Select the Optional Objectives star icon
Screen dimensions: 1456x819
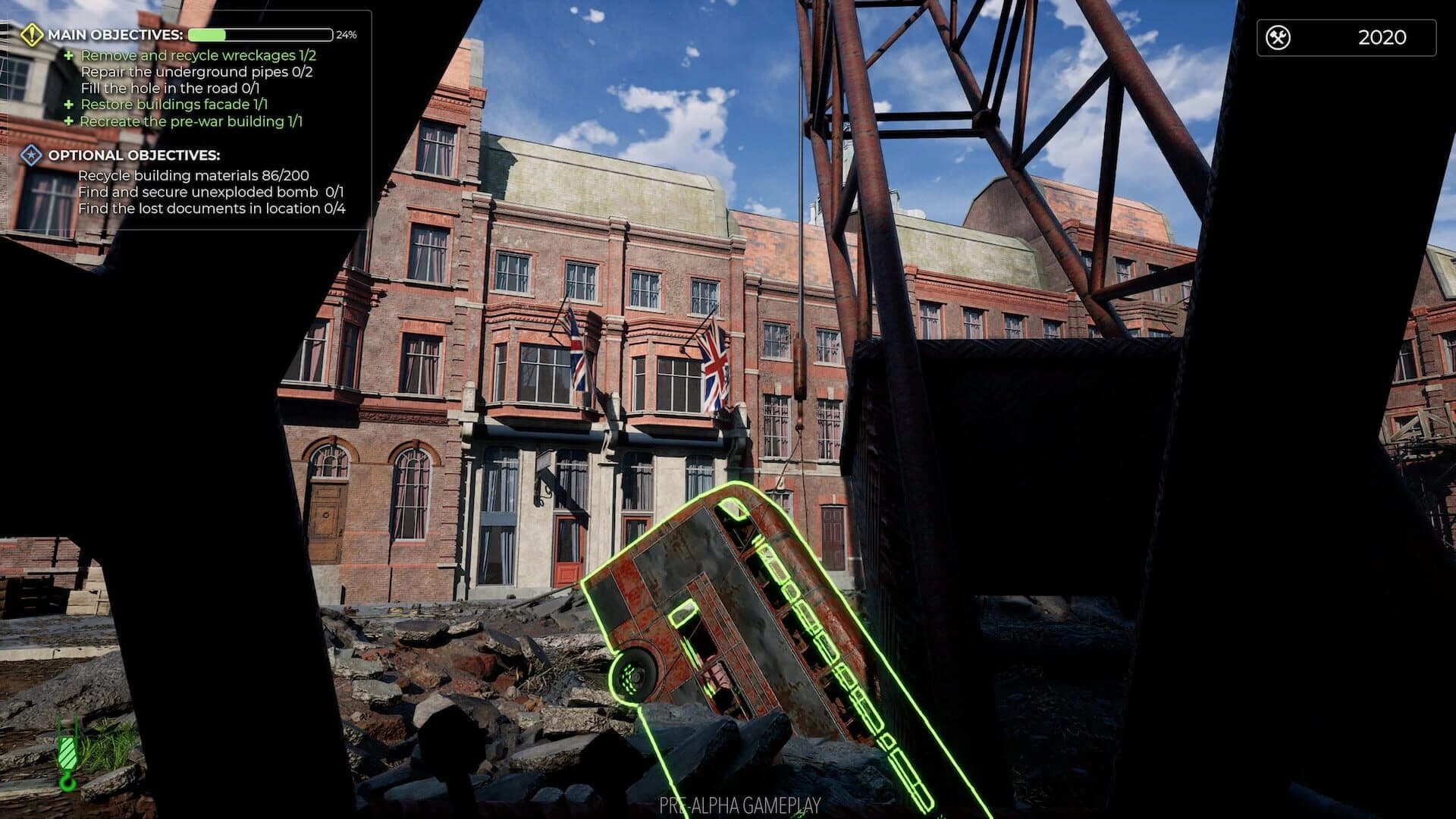click(x=30, y=154)
